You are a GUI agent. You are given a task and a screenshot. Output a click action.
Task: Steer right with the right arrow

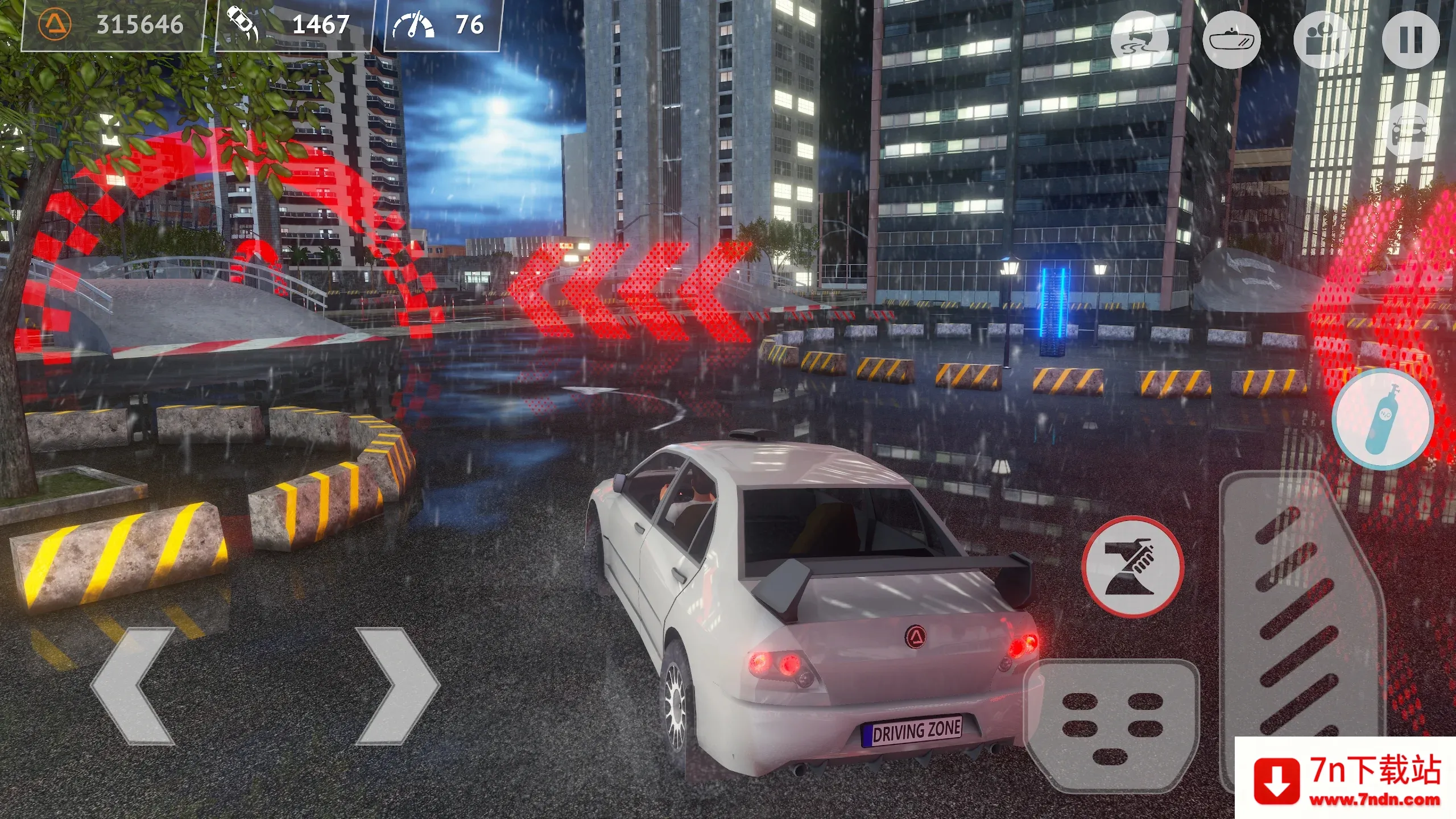point(397,686)
